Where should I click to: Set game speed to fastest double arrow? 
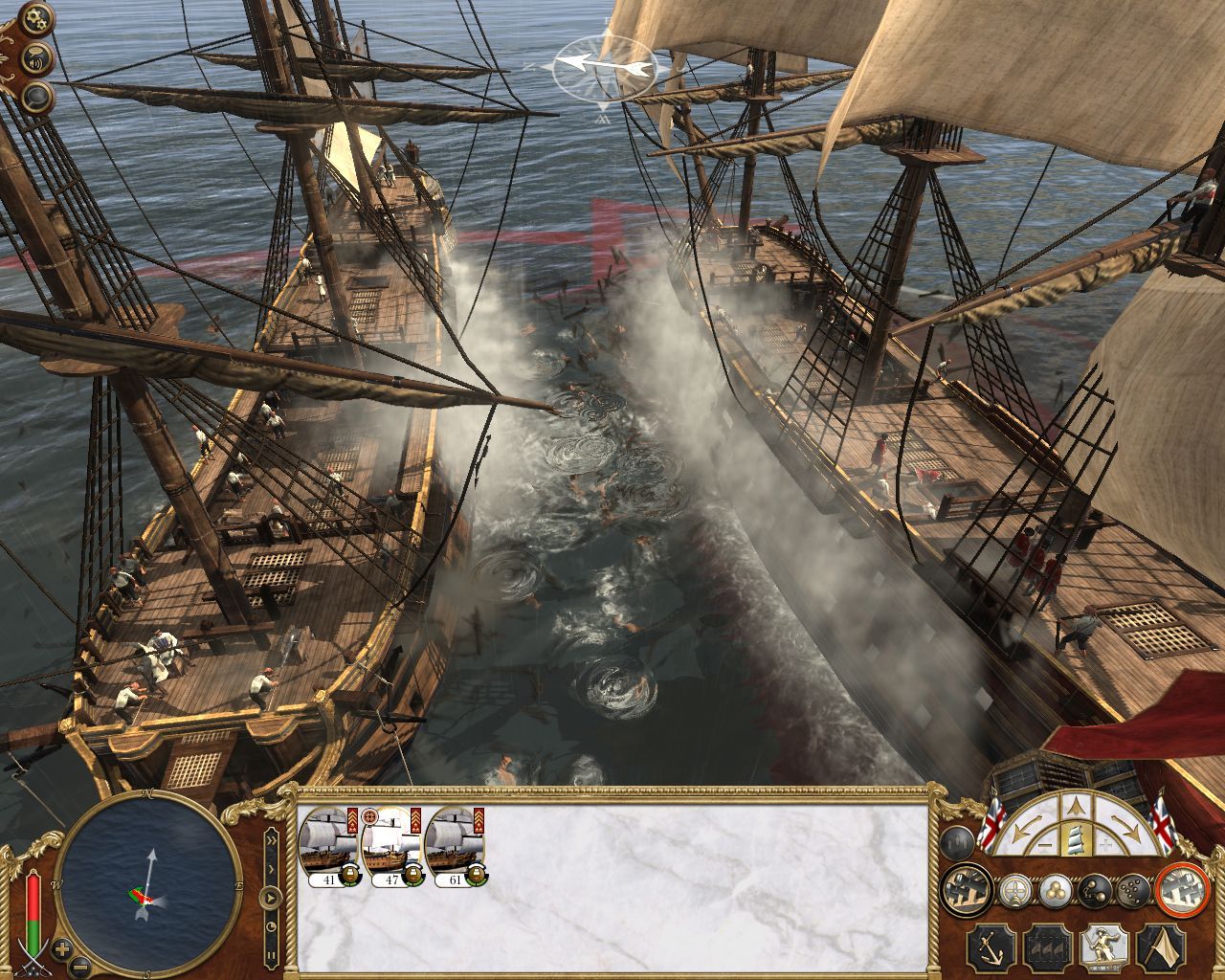pos(270,840)
